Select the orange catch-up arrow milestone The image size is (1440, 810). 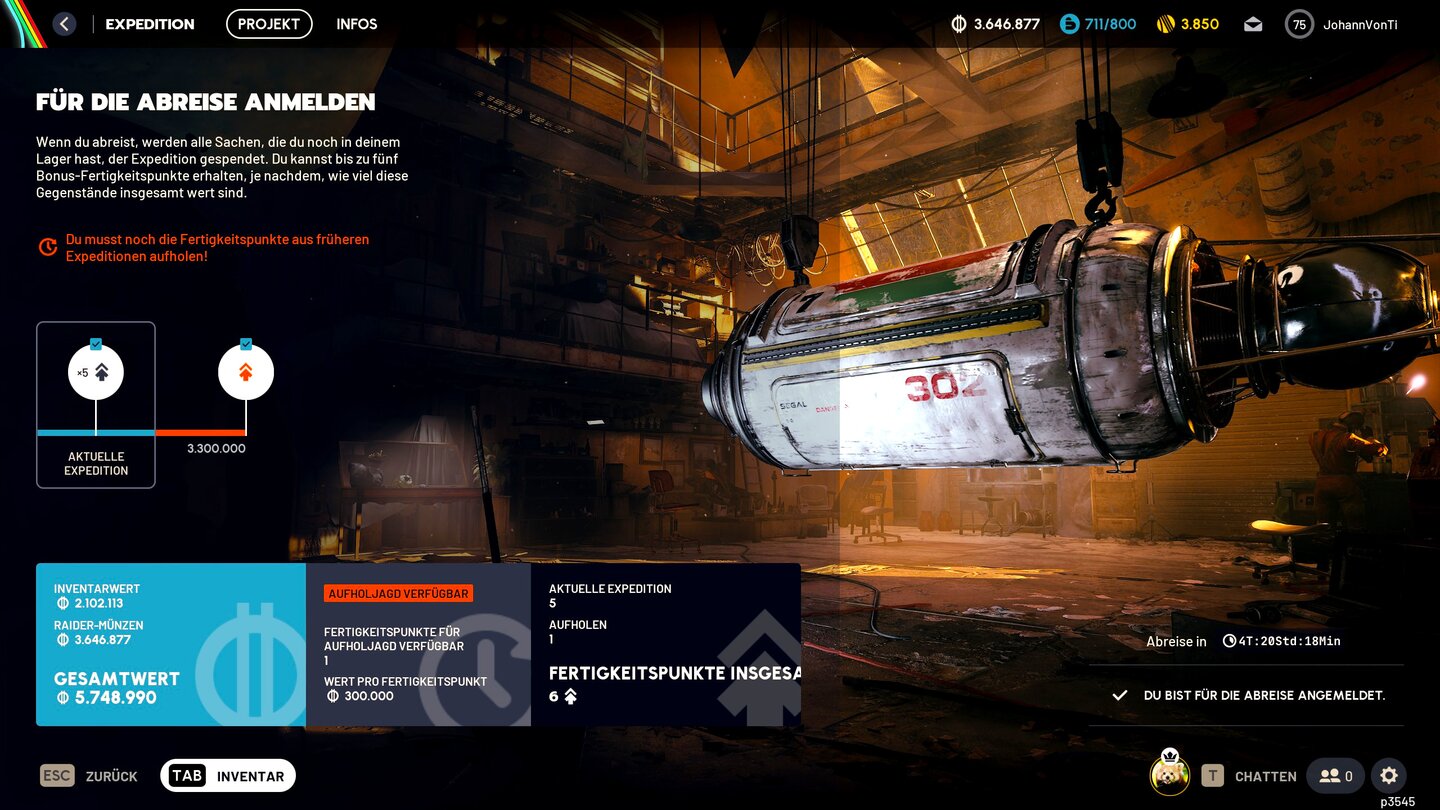tap(246, 373)
